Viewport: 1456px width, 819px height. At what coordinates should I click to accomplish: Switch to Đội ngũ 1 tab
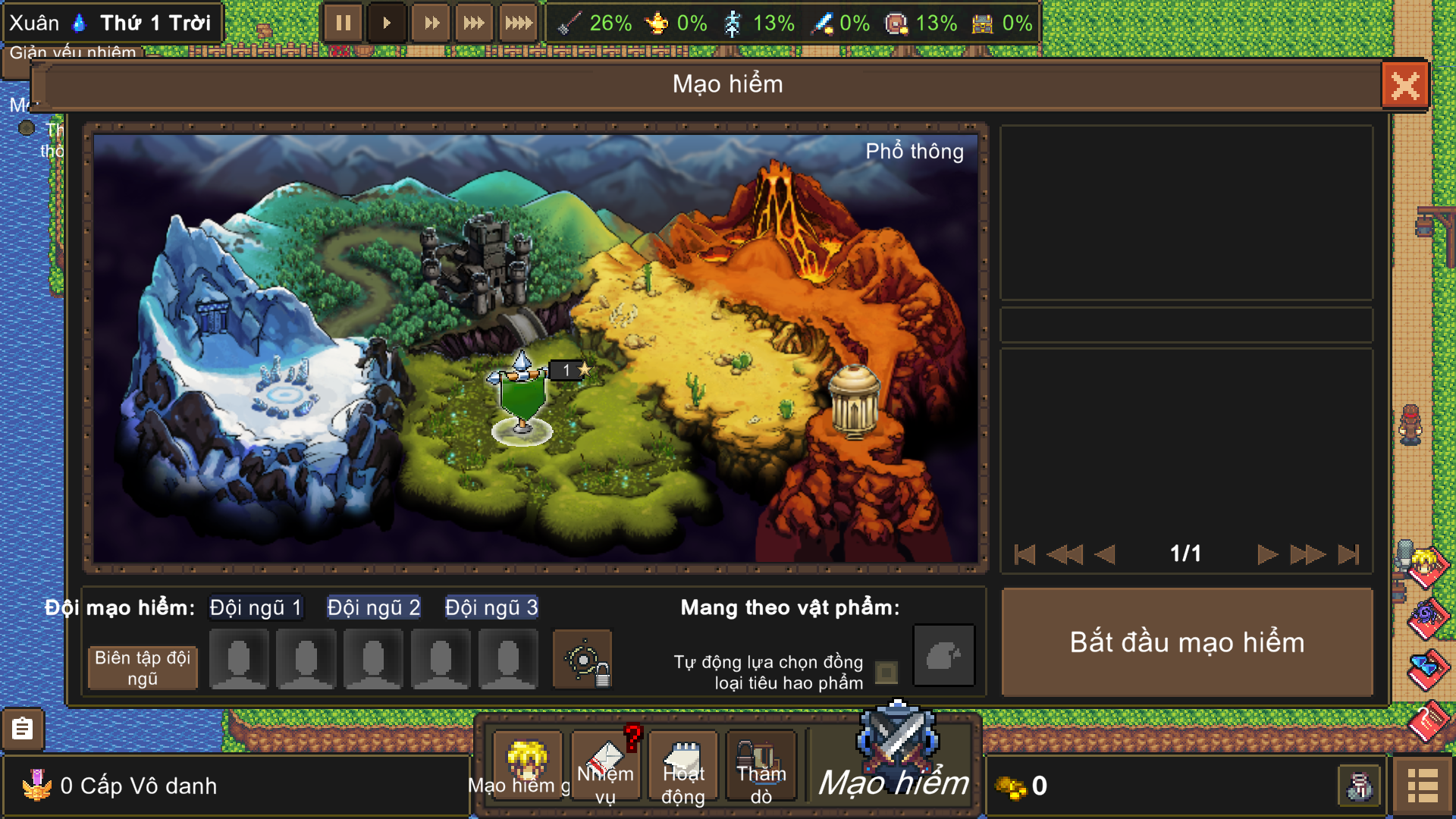(x=256, y=607)
